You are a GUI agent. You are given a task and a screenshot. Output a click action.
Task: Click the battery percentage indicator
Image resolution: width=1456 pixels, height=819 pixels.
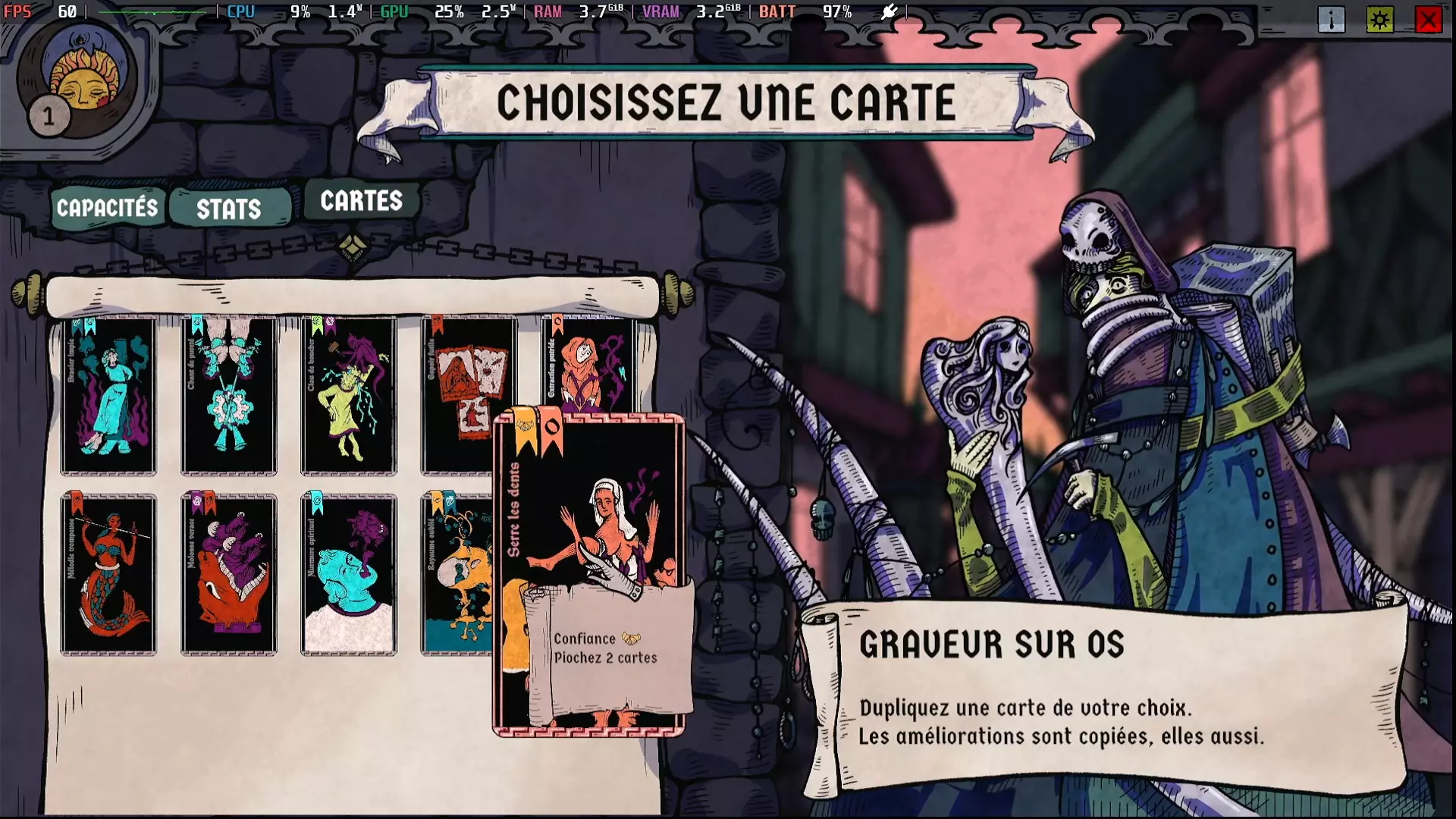(836, 11)
